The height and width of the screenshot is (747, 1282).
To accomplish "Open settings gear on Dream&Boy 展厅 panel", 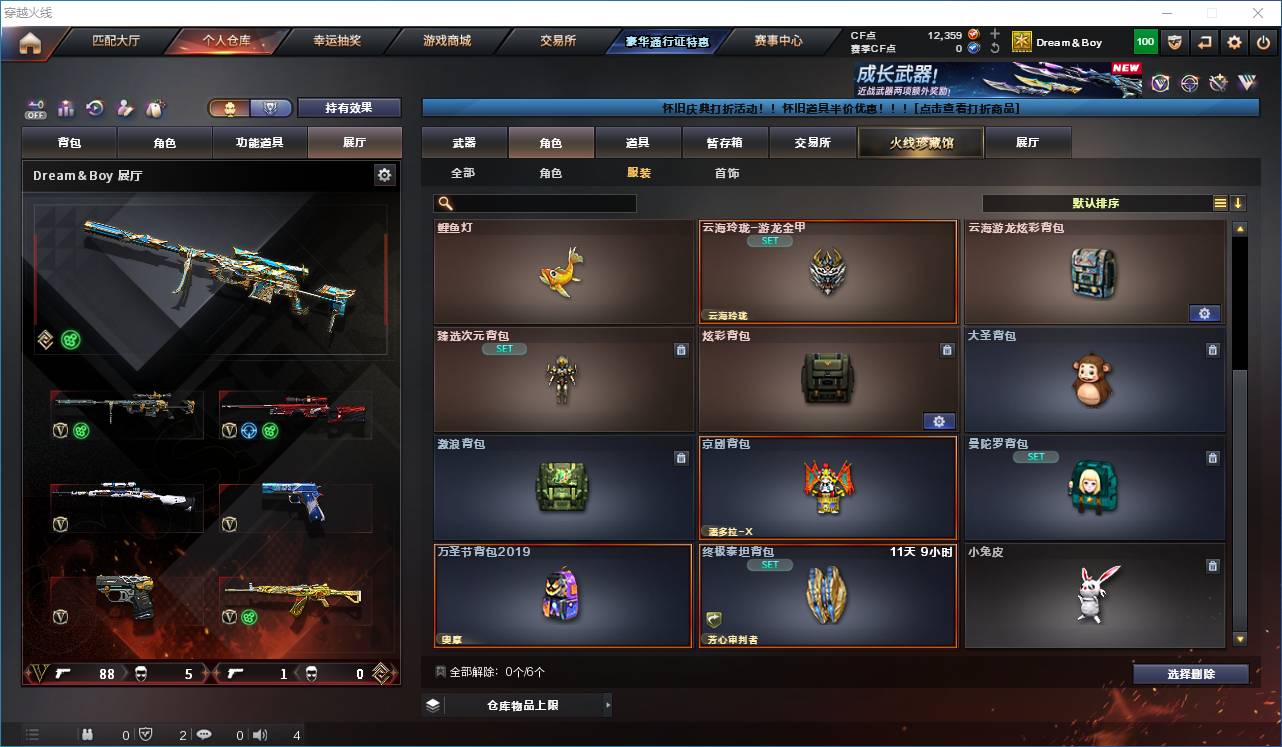I will coord(384,174).
